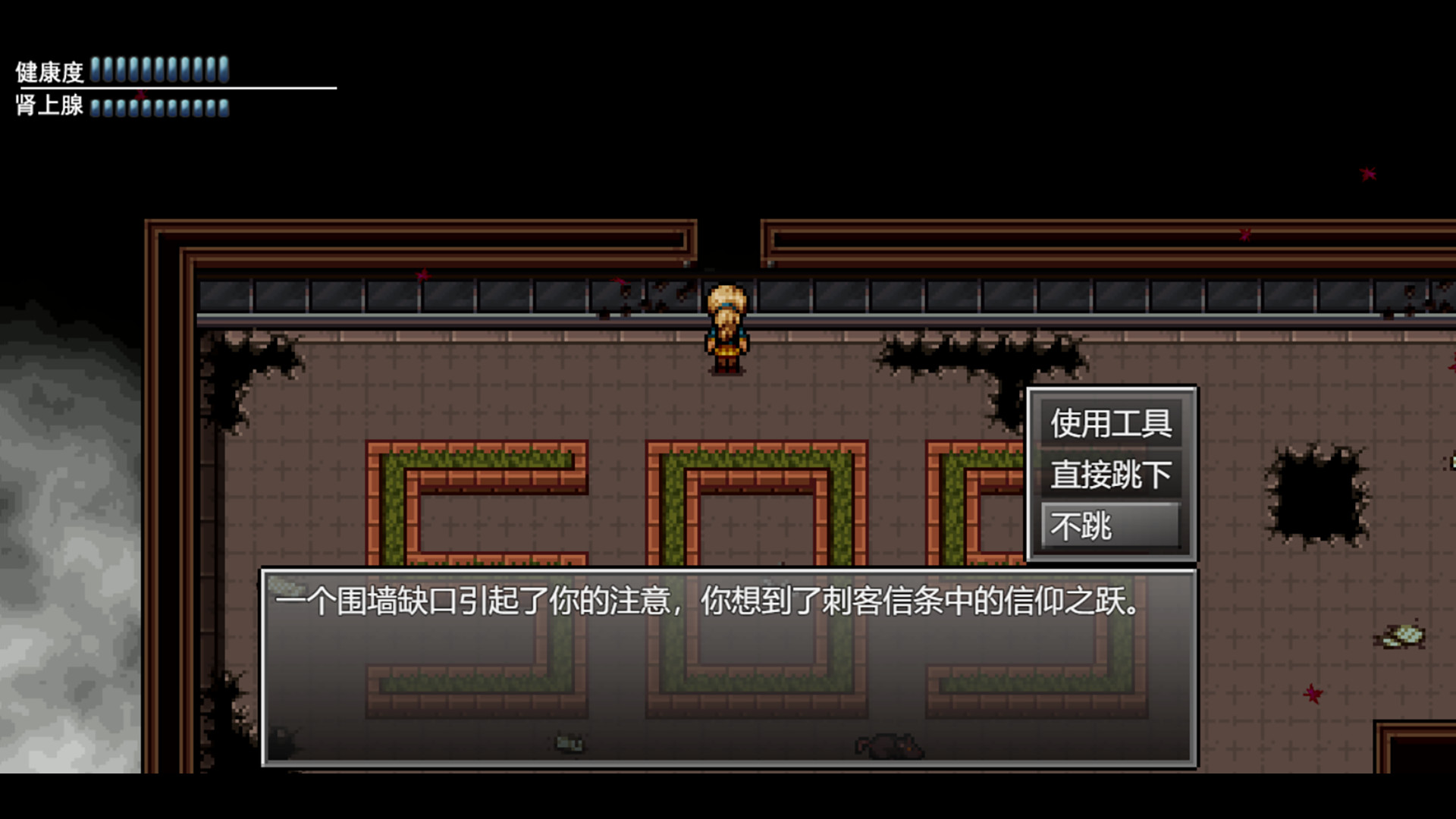
Task: Click the choice menu panel border
Action: coord(1109,388)
